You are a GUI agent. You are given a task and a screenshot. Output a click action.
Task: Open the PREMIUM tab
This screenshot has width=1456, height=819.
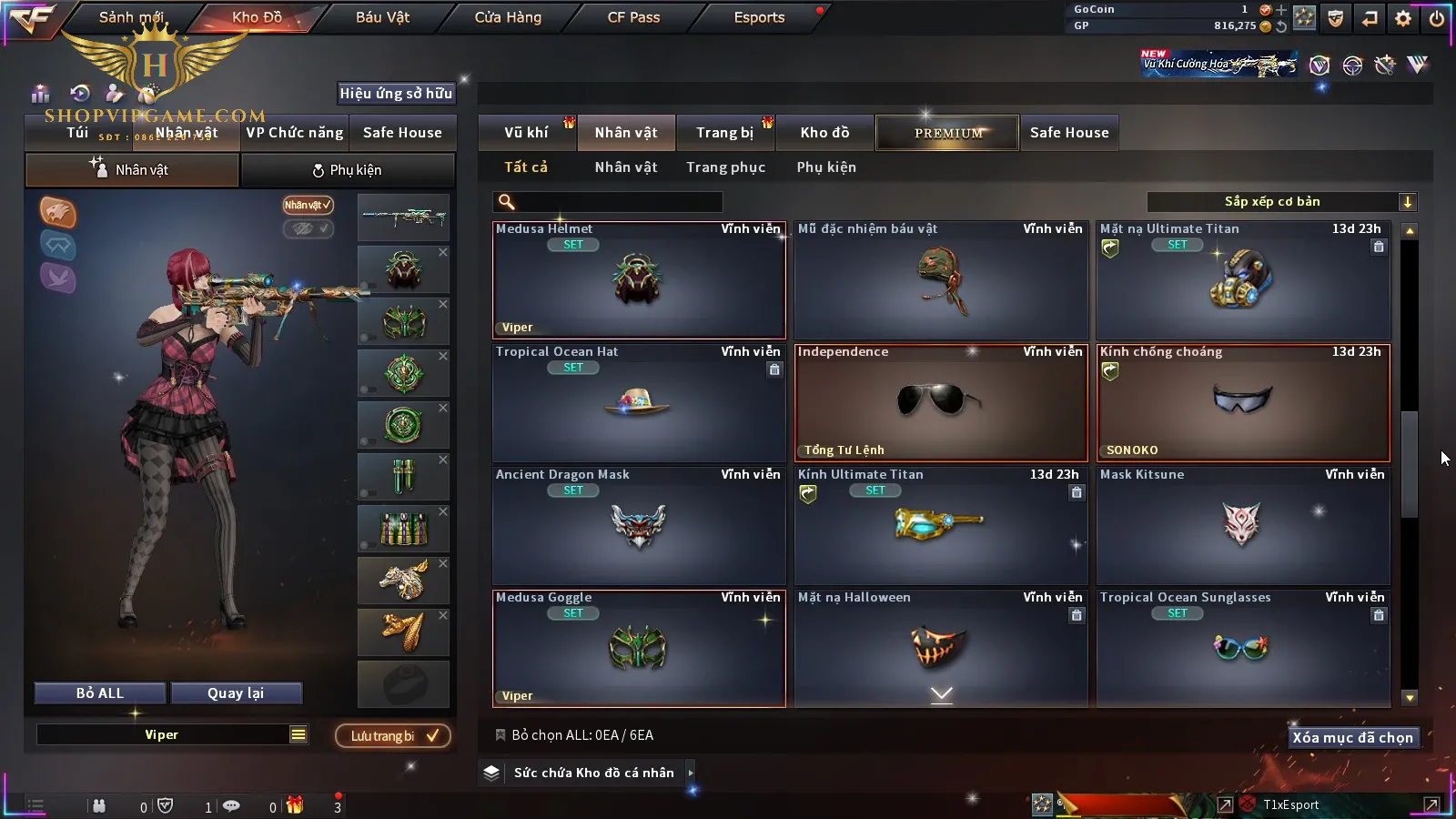pyautogui.click(x=948, y=133)
